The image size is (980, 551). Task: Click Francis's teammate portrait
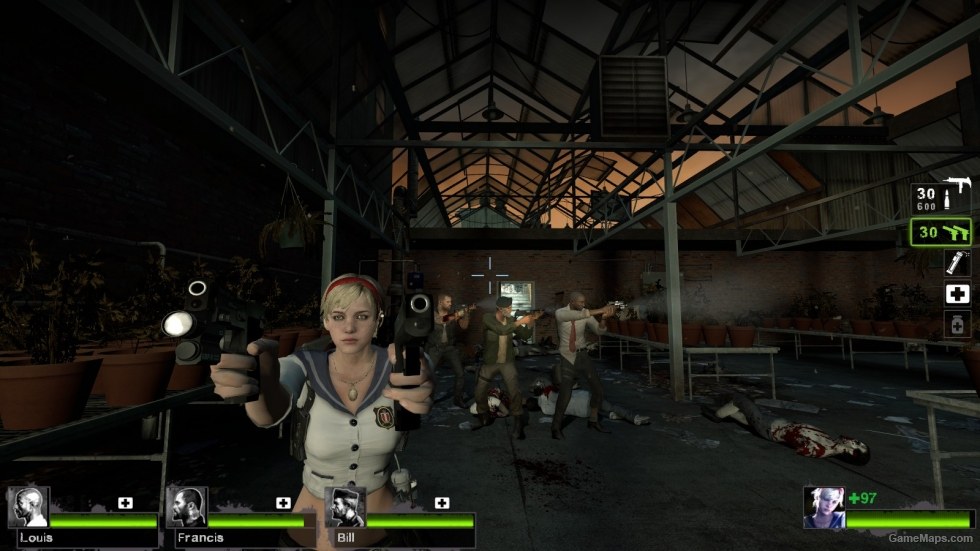click(187, 507)
